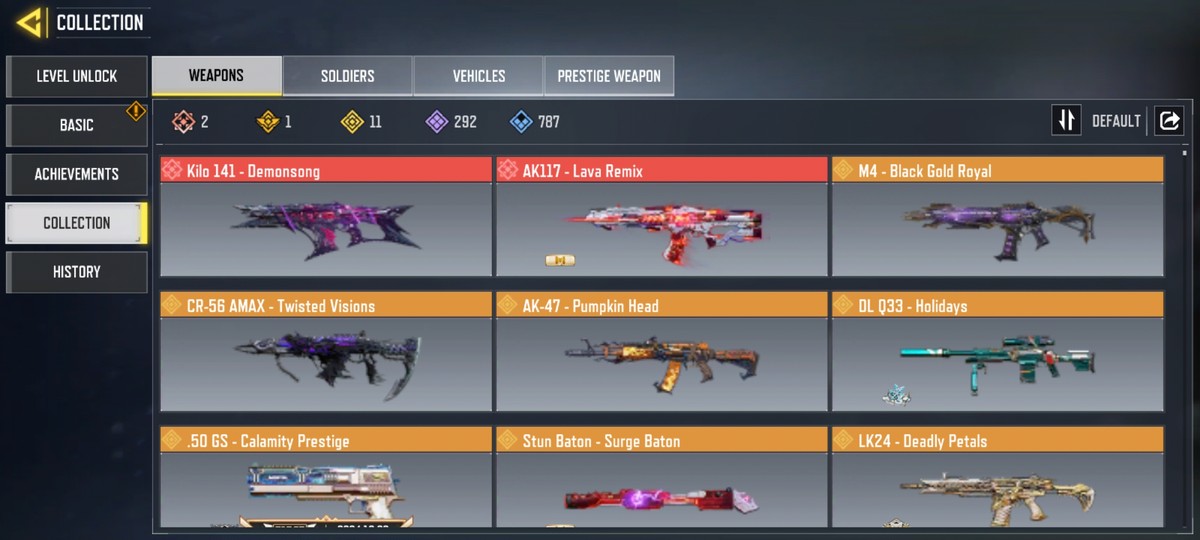Open the Basic profile section

click(77, 125)
